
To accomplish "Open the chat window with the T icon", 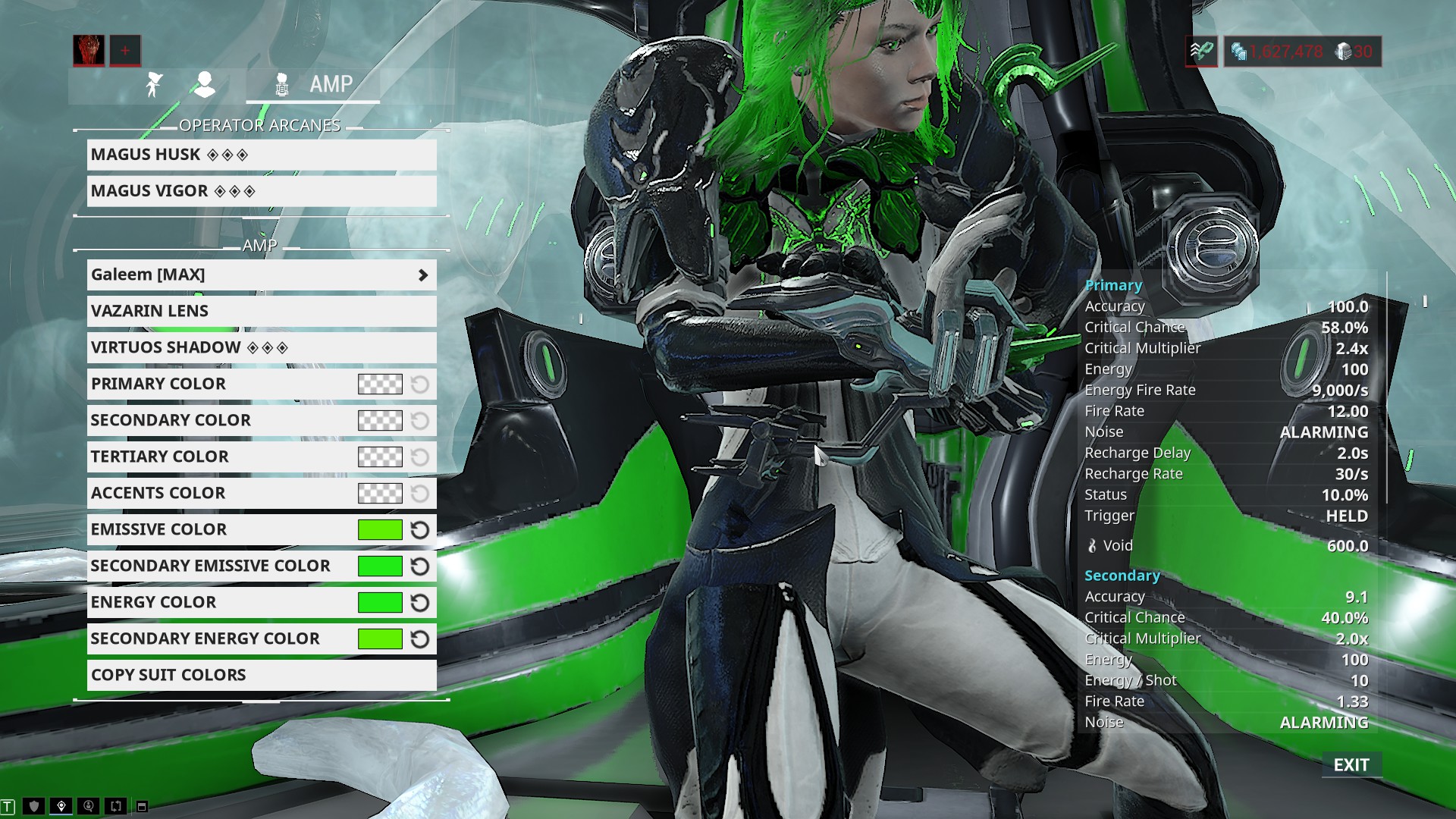I will pyautogui.click(x=8, y=805).
